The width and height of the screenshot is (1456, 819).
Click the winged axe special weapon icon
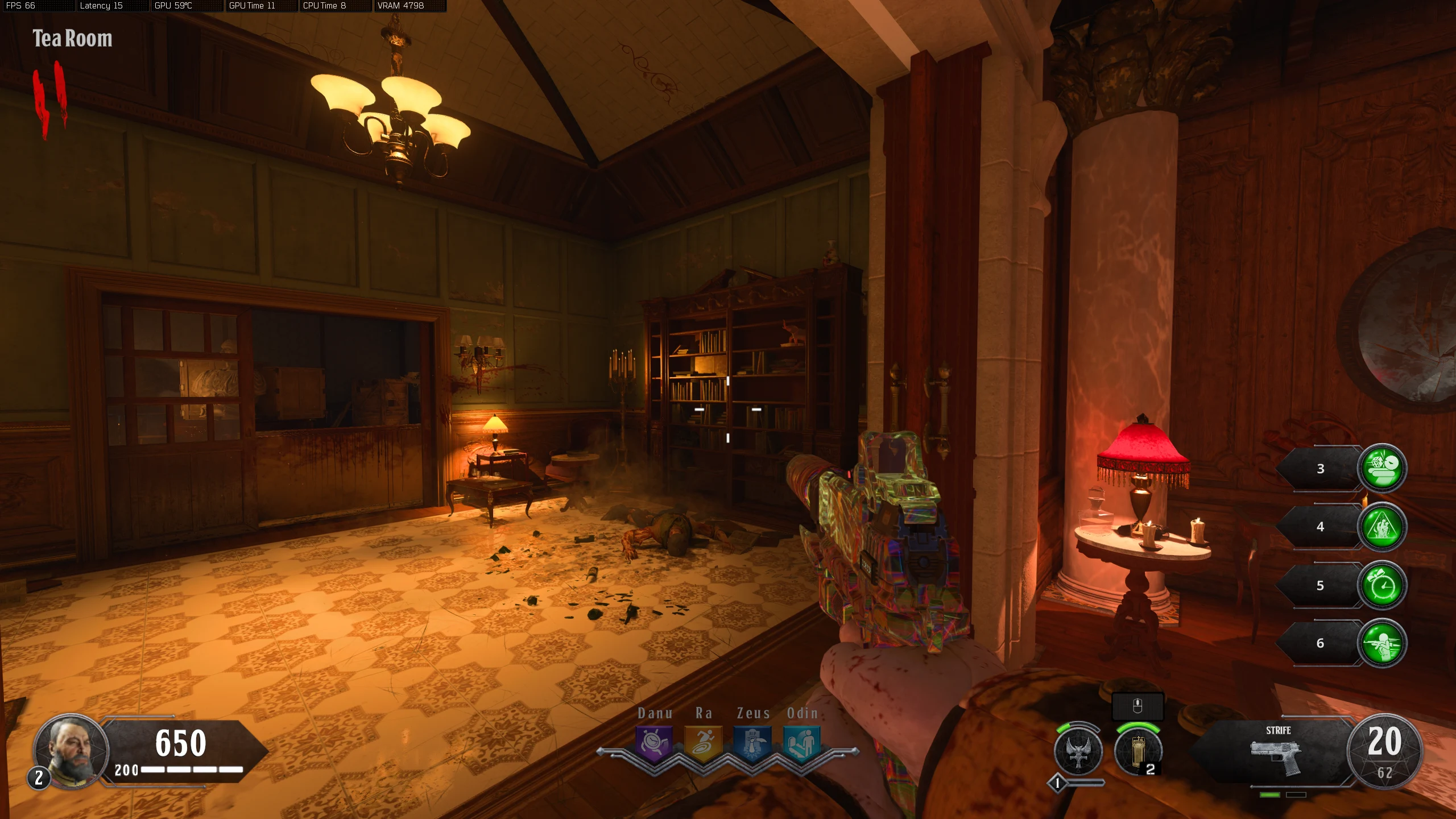click(1078, 752)
